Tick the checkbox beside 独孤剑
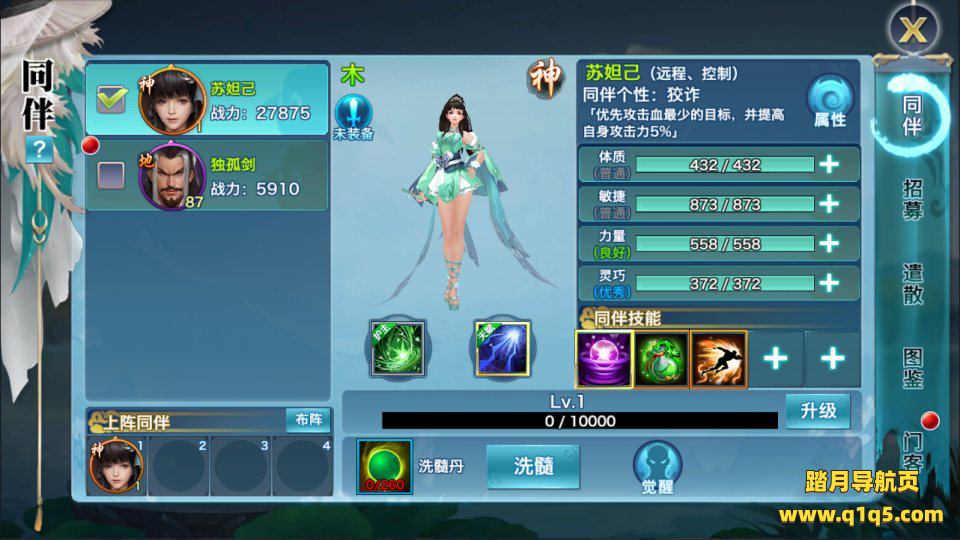Viewport: 960px width, 540px height. point(111,176)
